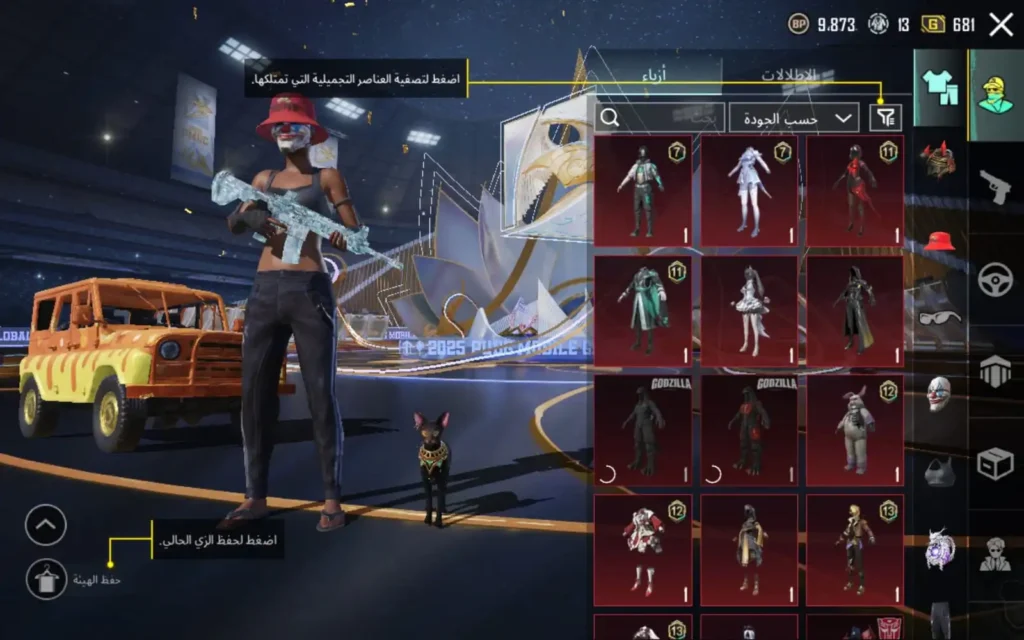Open the owned-items filter button
Viewport: 1024px width, 640px height.
886,117
